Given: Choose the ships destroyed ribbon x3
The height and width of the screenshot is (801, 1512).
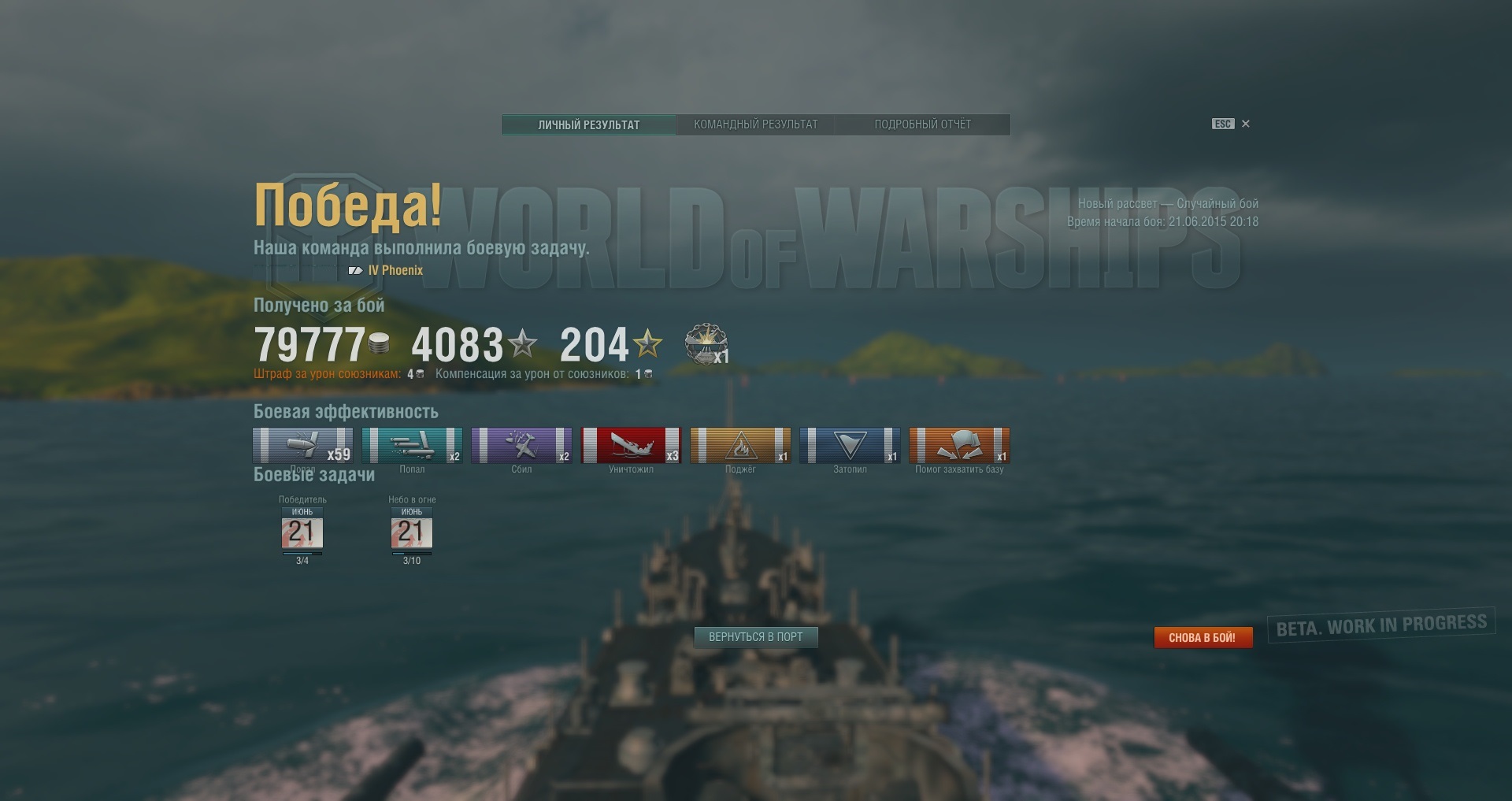Looking at the screenshot, I should click(x=631, y=445).
